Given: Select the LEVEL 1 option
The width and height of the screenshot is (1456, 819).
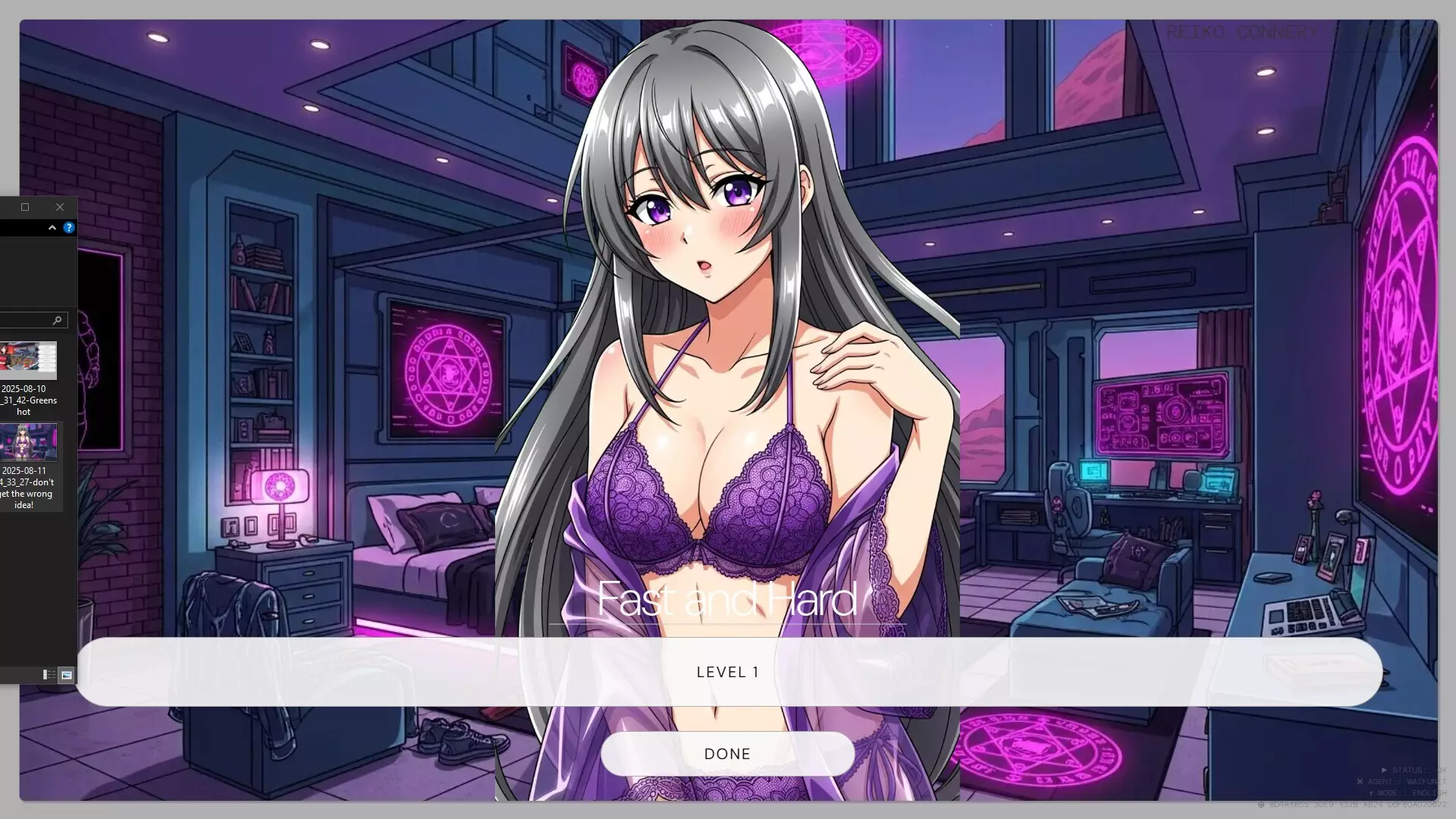Looking at the screenshot, I should point(727,672).
